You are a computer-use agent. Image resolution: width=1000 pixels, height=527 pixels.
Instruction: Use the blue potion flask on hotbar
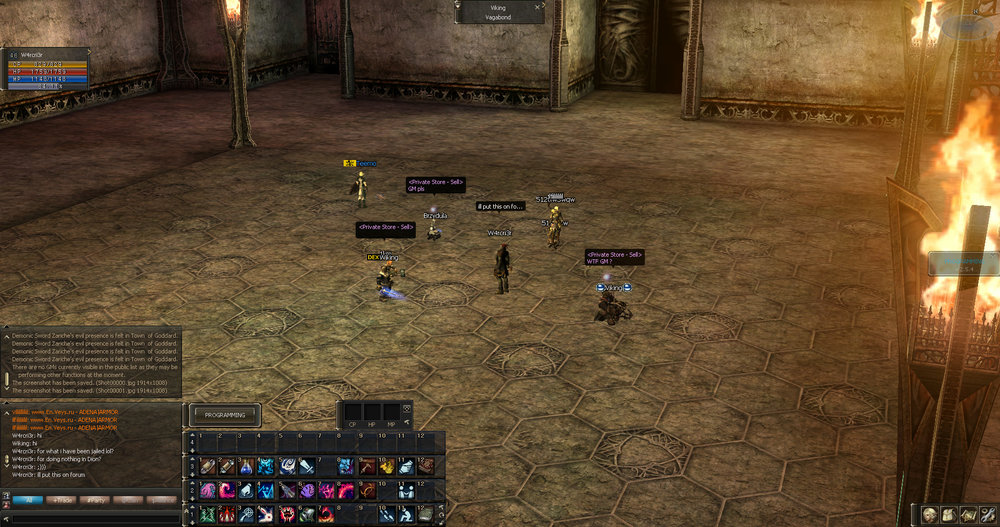pyautogui.click(x=246, y=466)
